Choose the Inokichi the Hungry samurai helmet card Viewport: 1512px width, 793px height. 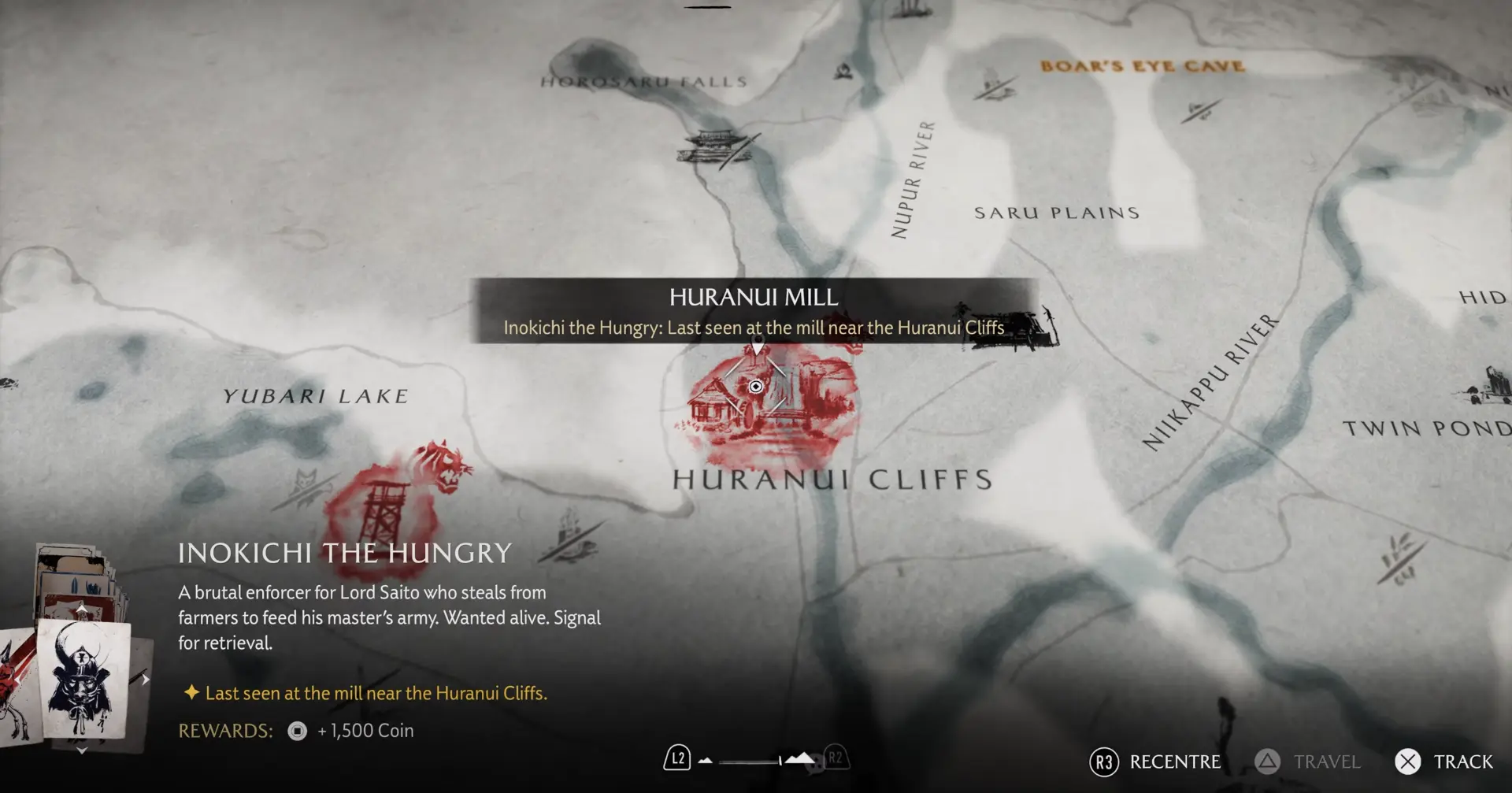point(84,677)
